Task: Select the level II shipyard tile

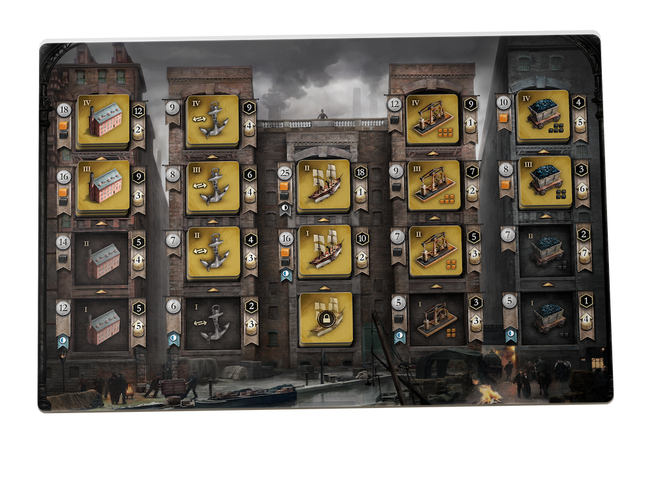Action: click(324, 185)
